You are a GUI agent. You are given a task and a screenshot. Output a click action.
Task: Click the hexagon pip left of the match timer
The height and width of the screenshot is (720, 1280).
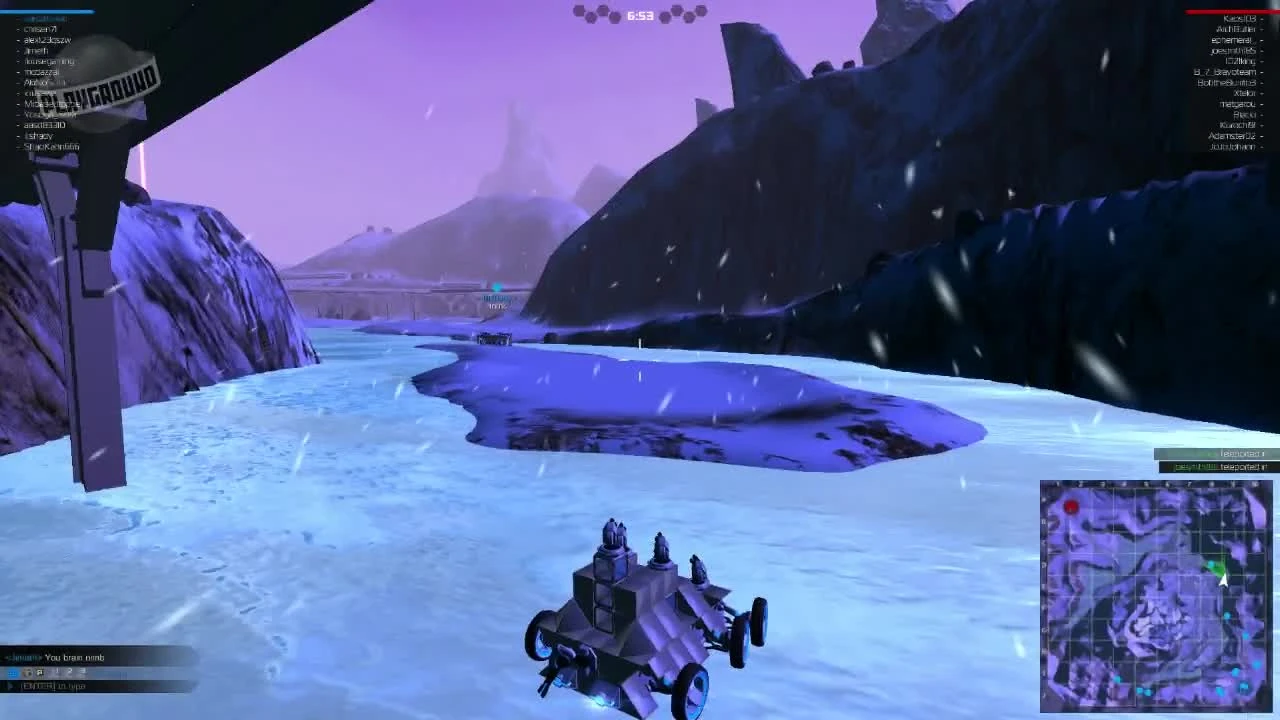pos(614,16)
